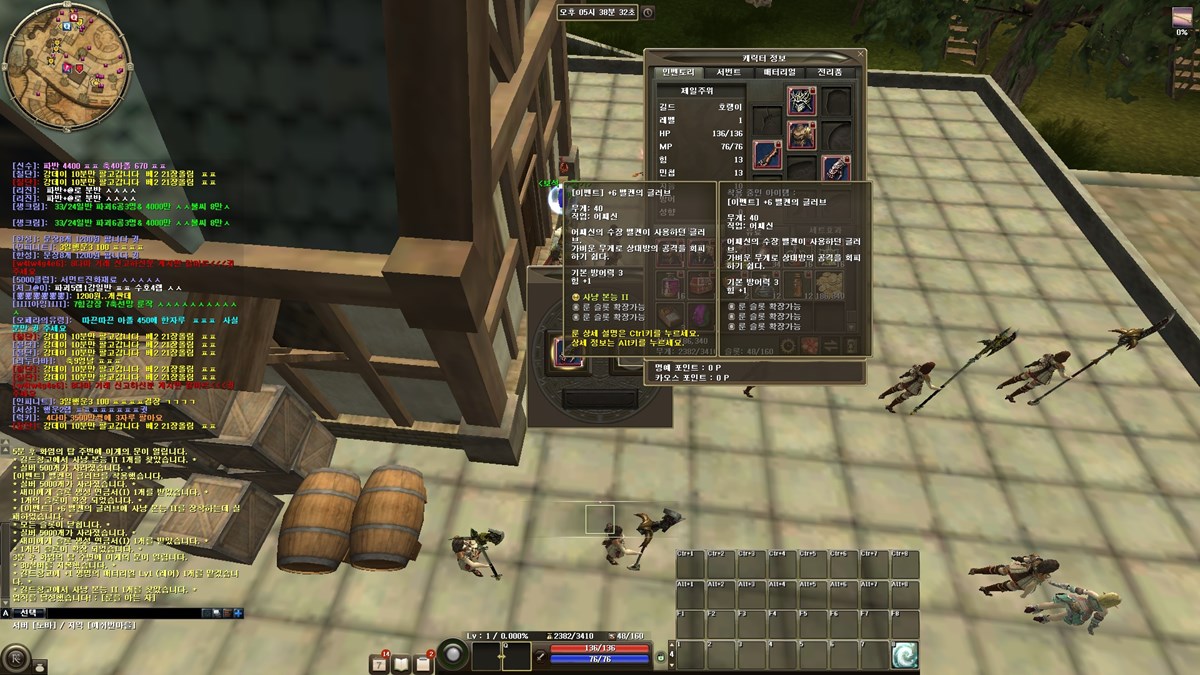Select the equipped helmet slot
The height and width of the screenshot is (675, 1200).
(x=802, y=99)
